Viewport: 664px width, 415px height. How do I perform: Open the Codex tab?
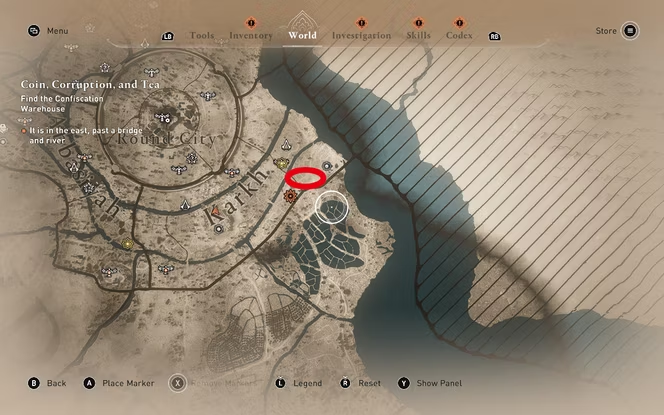tap(459, 35)
